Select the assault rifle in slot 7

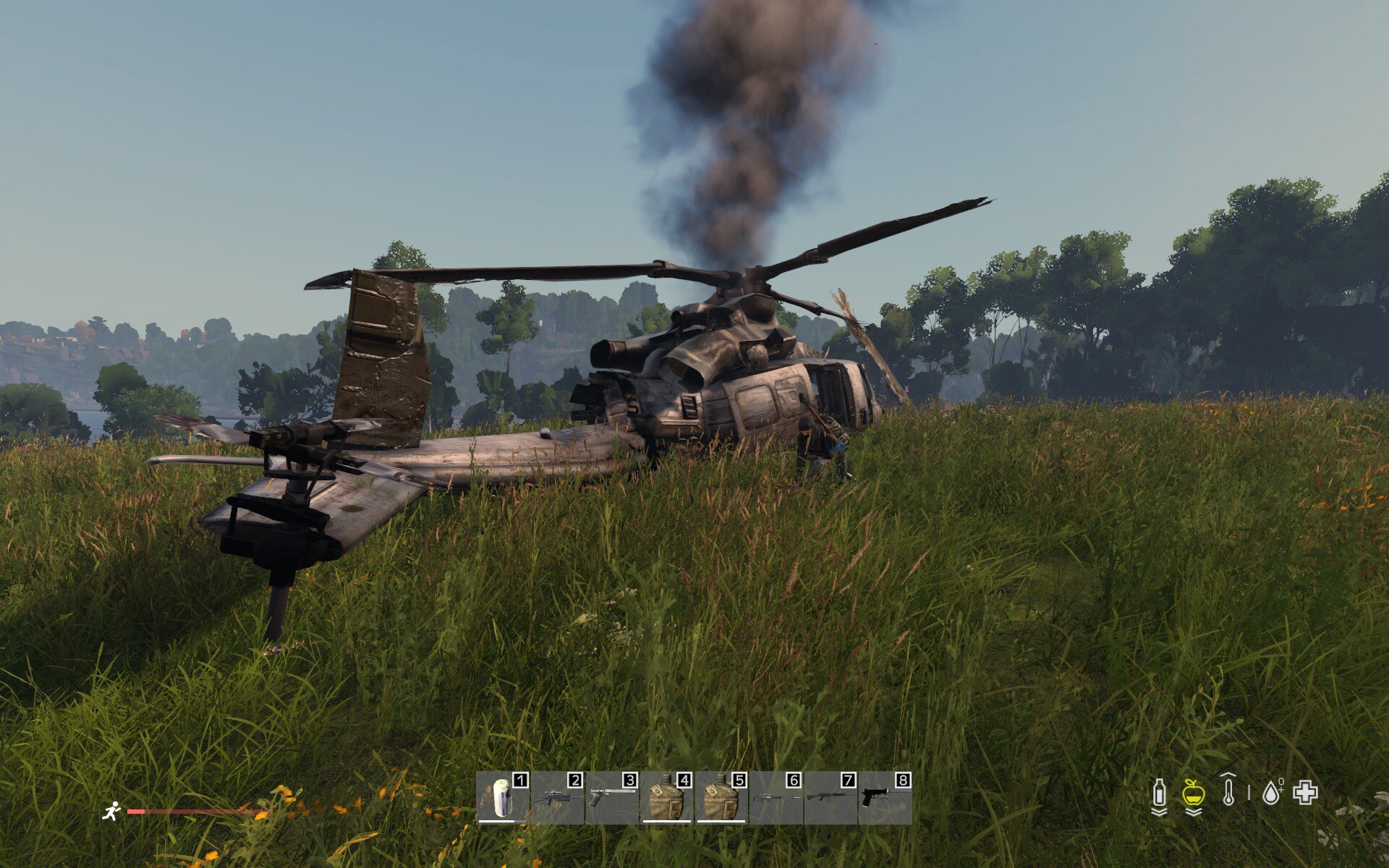point(831,798)
